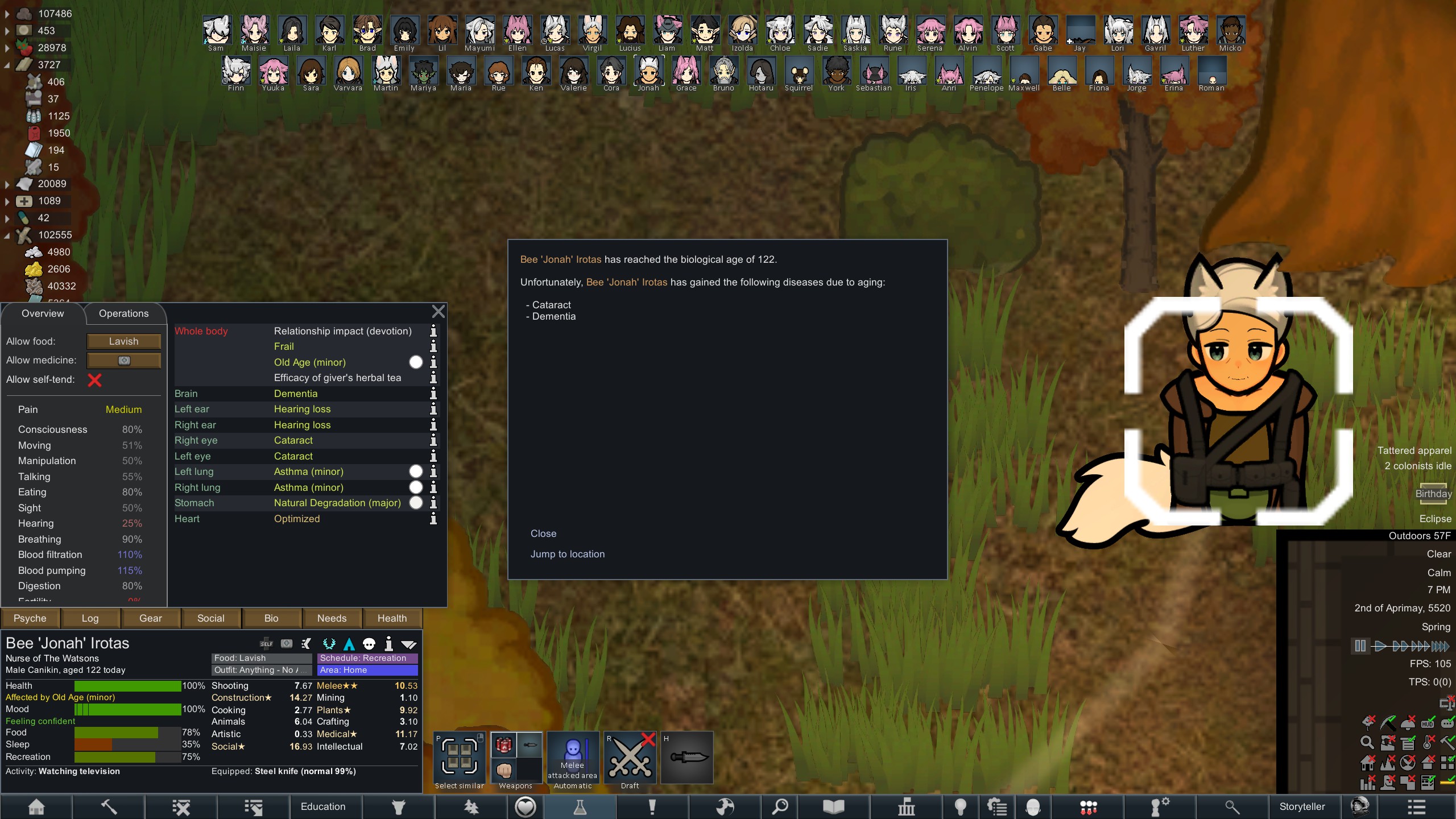Draft the selected colonist

630,759
